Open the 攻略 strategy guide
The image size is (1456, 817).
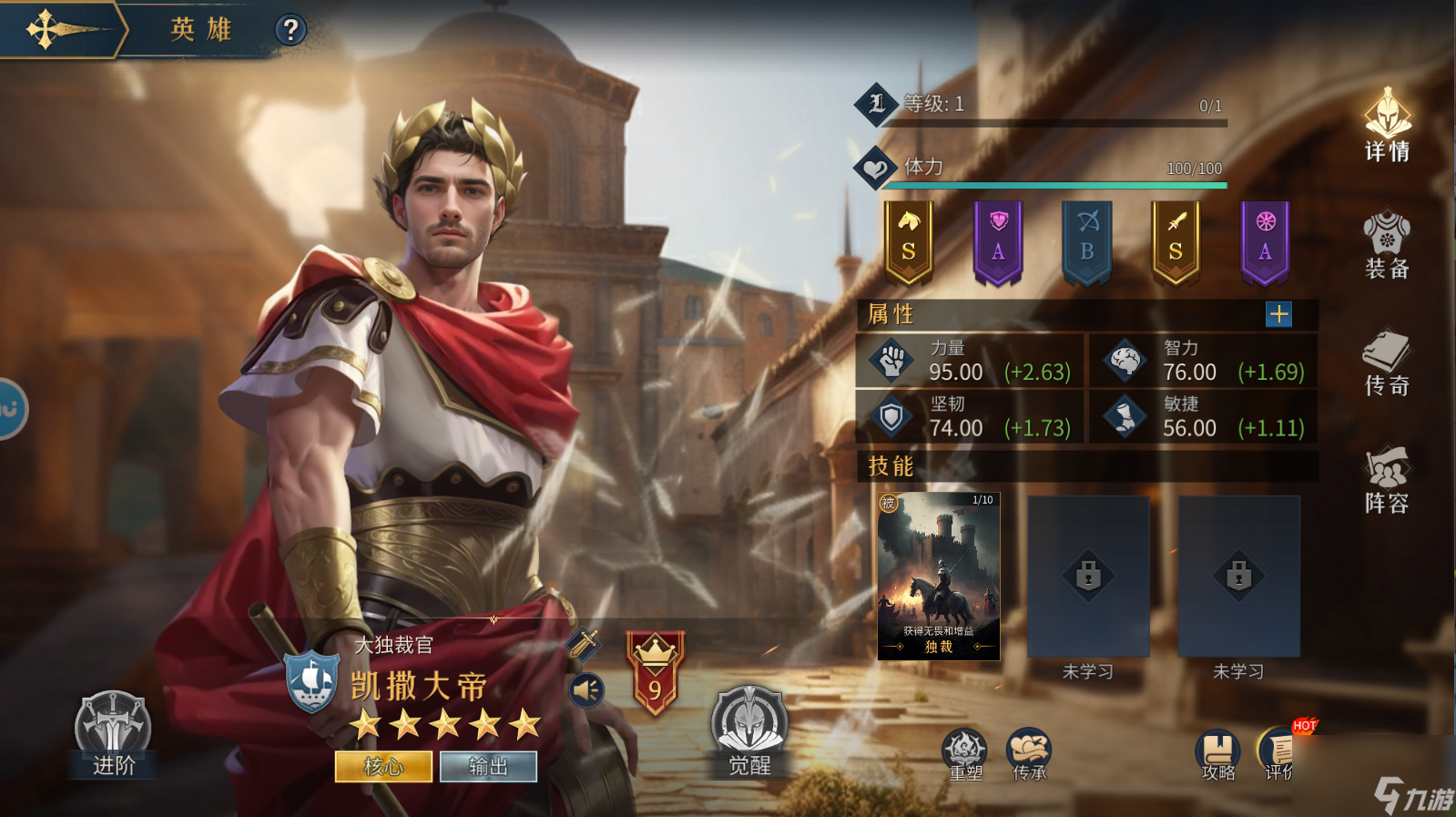coord(1217,755)
